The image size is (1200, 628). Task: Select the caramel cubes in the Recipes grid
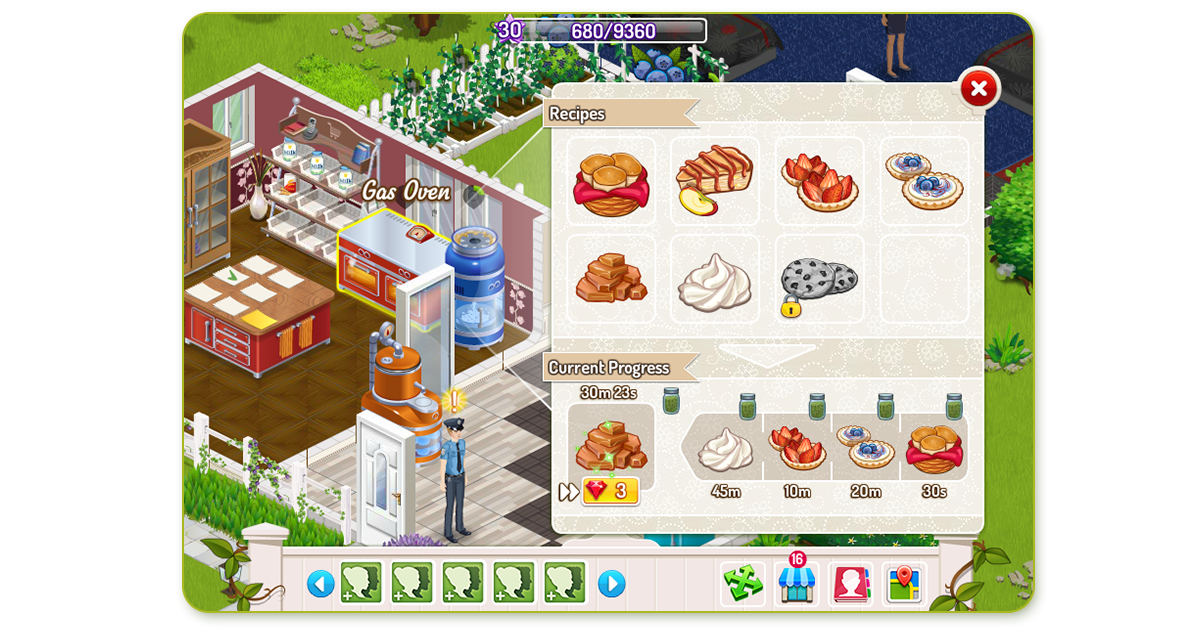pos(611,279)
